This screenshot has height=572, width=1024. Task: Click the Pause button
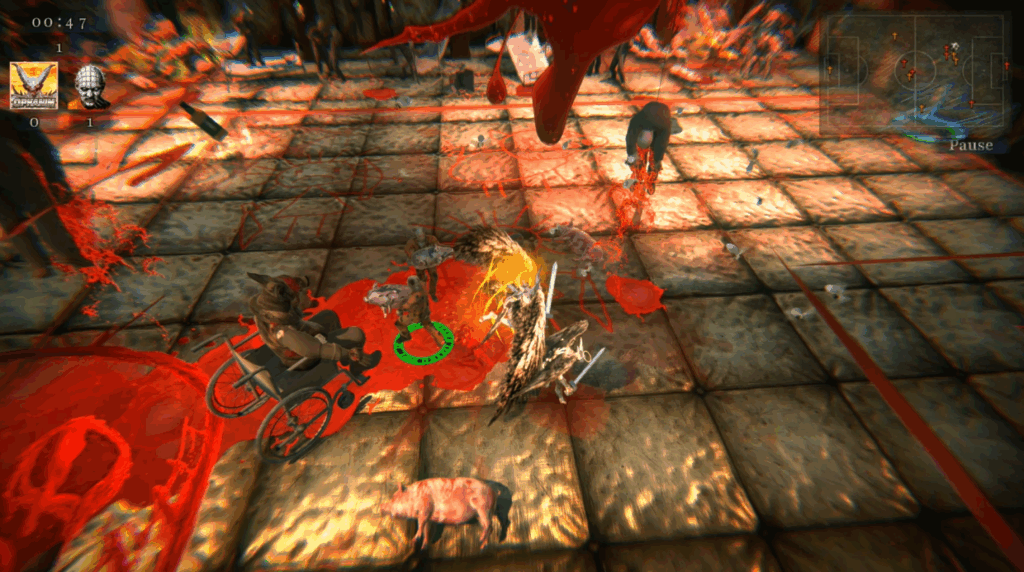click(x=970, y=145)
